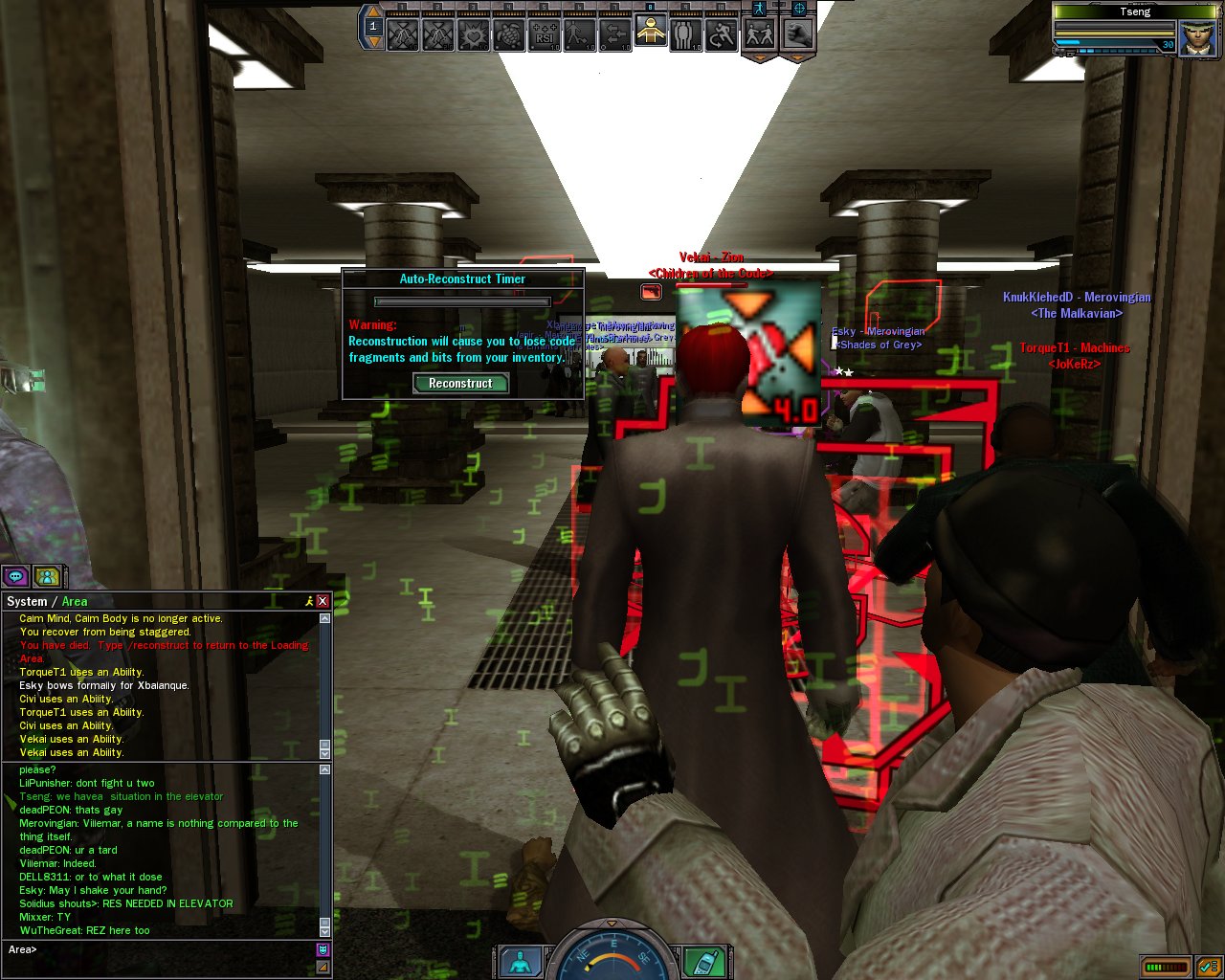The image size is (1225, 980).
Task: Open the green cell phone menu
Action: click(x=703, y=961)
